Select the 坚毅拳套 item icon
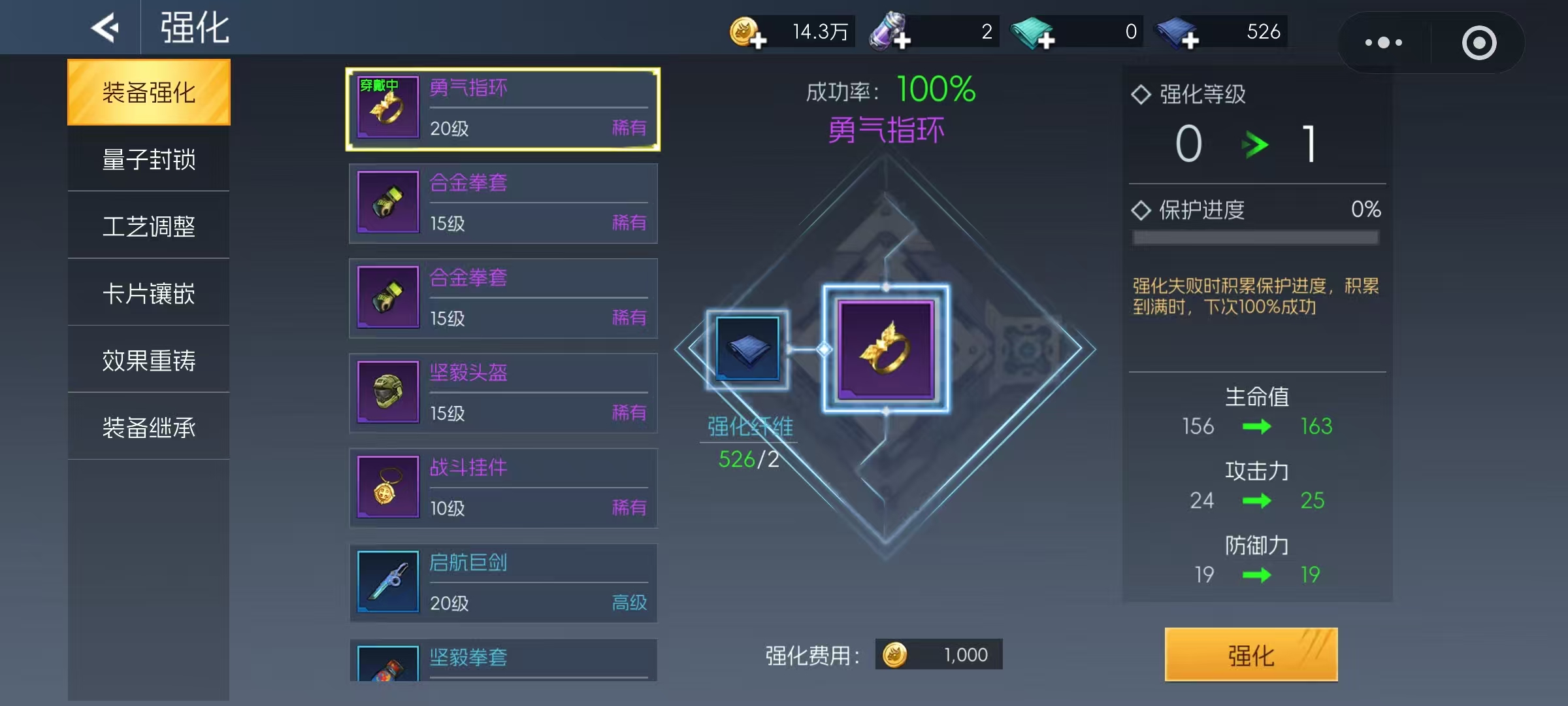This screenshot has height=706, width=1568. 388,667
